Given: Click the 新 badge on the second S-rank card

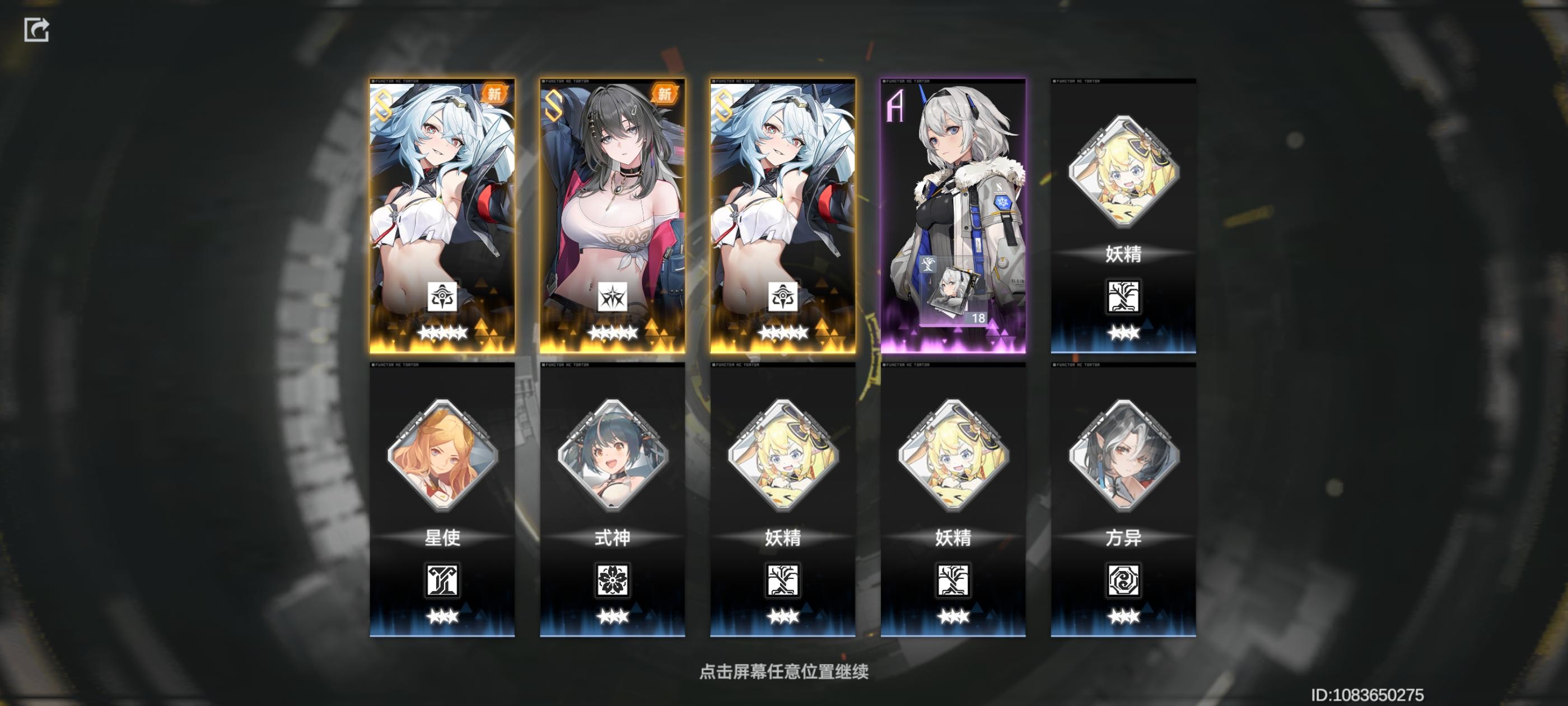Looking at the screenshot, I should pyautogui.click(x=665, y=92).
